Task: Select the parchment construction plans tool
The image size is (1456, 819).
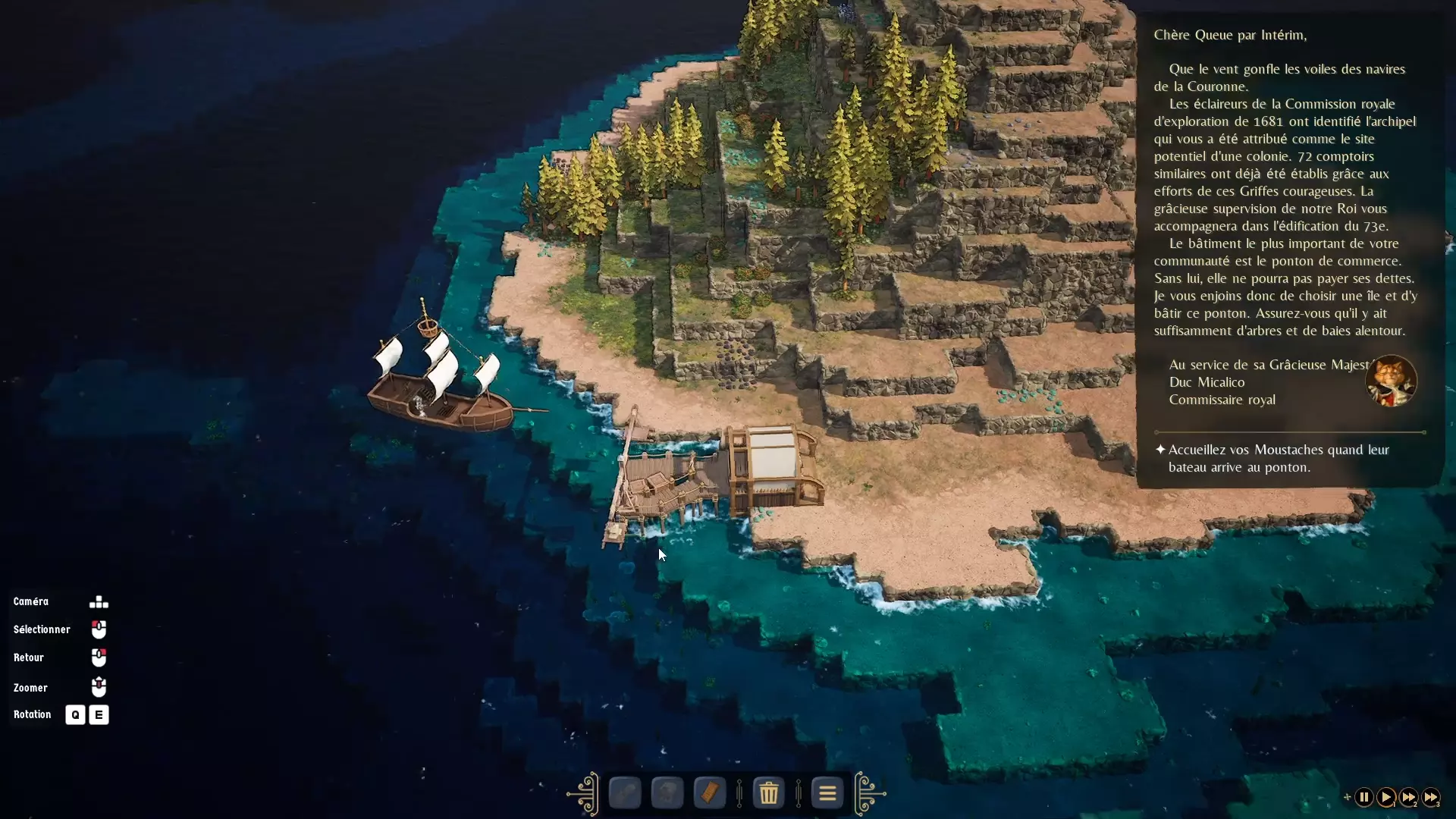Action: (x=709, y=793)
